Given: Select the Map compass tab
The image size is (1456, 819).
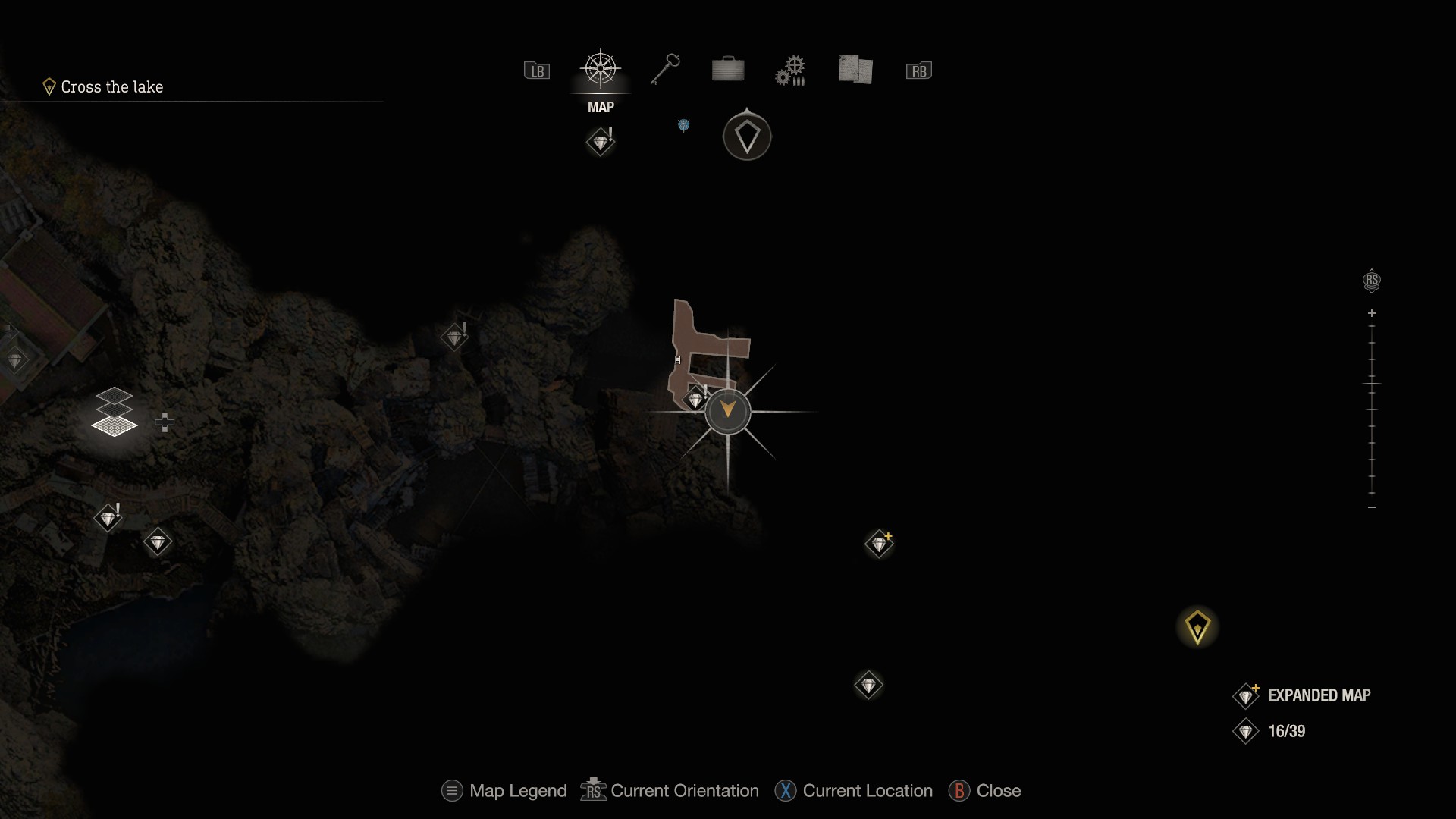Looking at the screenshot, I should coord(601,70).
